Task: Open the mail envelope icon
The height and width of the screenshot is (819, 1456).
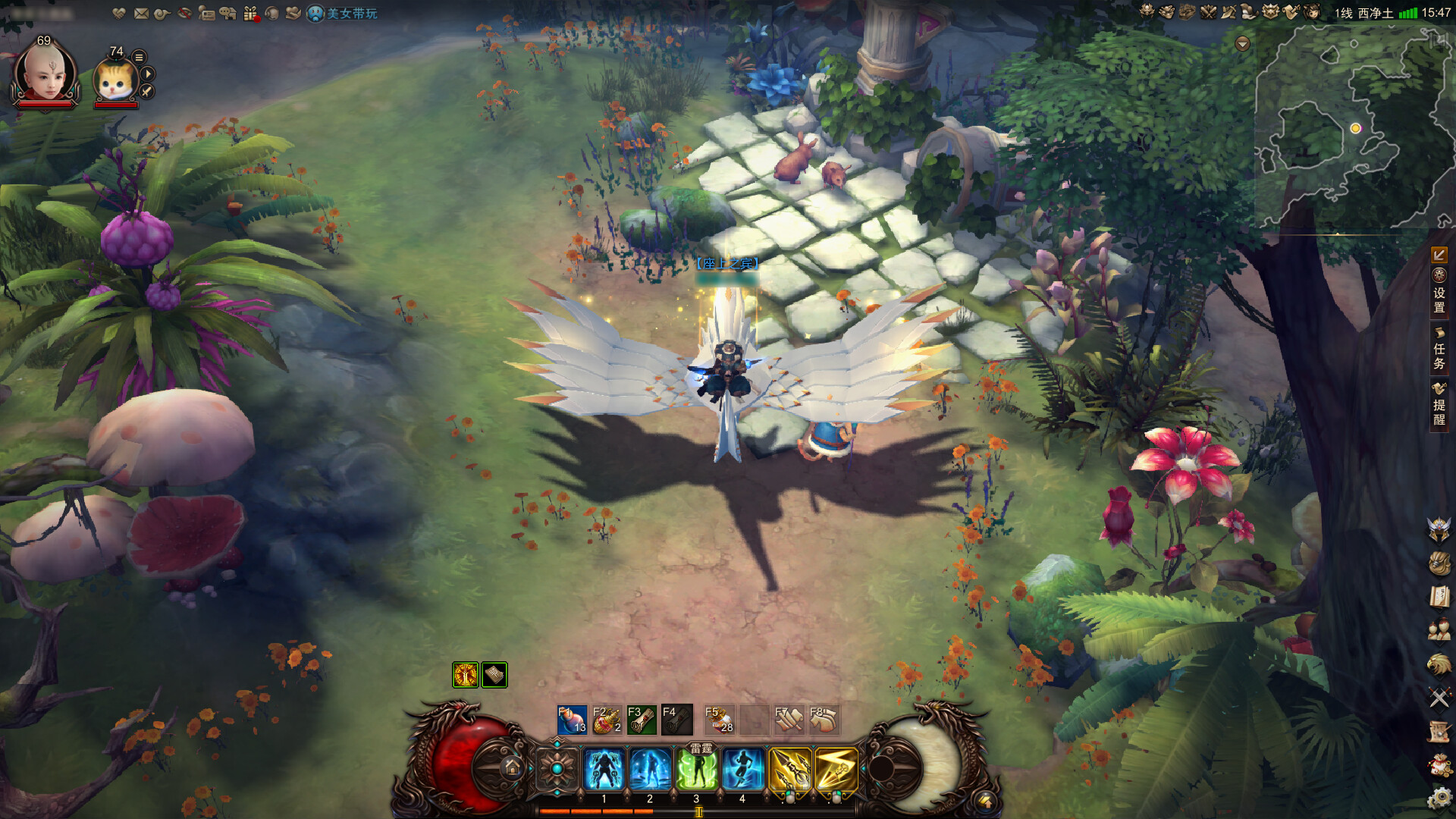Action: pos(141,14)
